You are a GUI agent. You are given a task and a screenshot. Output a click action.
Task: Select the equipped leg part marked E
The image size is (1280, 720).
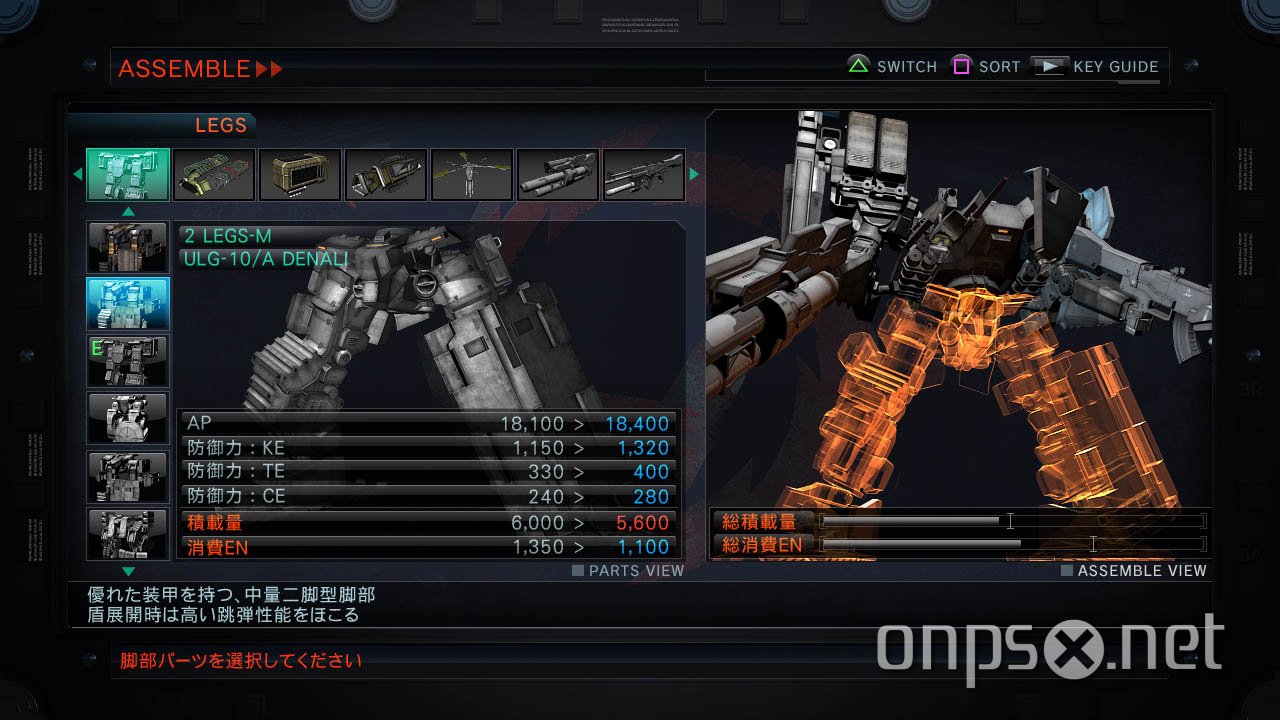pyautogui.click(x=126, y=361)
